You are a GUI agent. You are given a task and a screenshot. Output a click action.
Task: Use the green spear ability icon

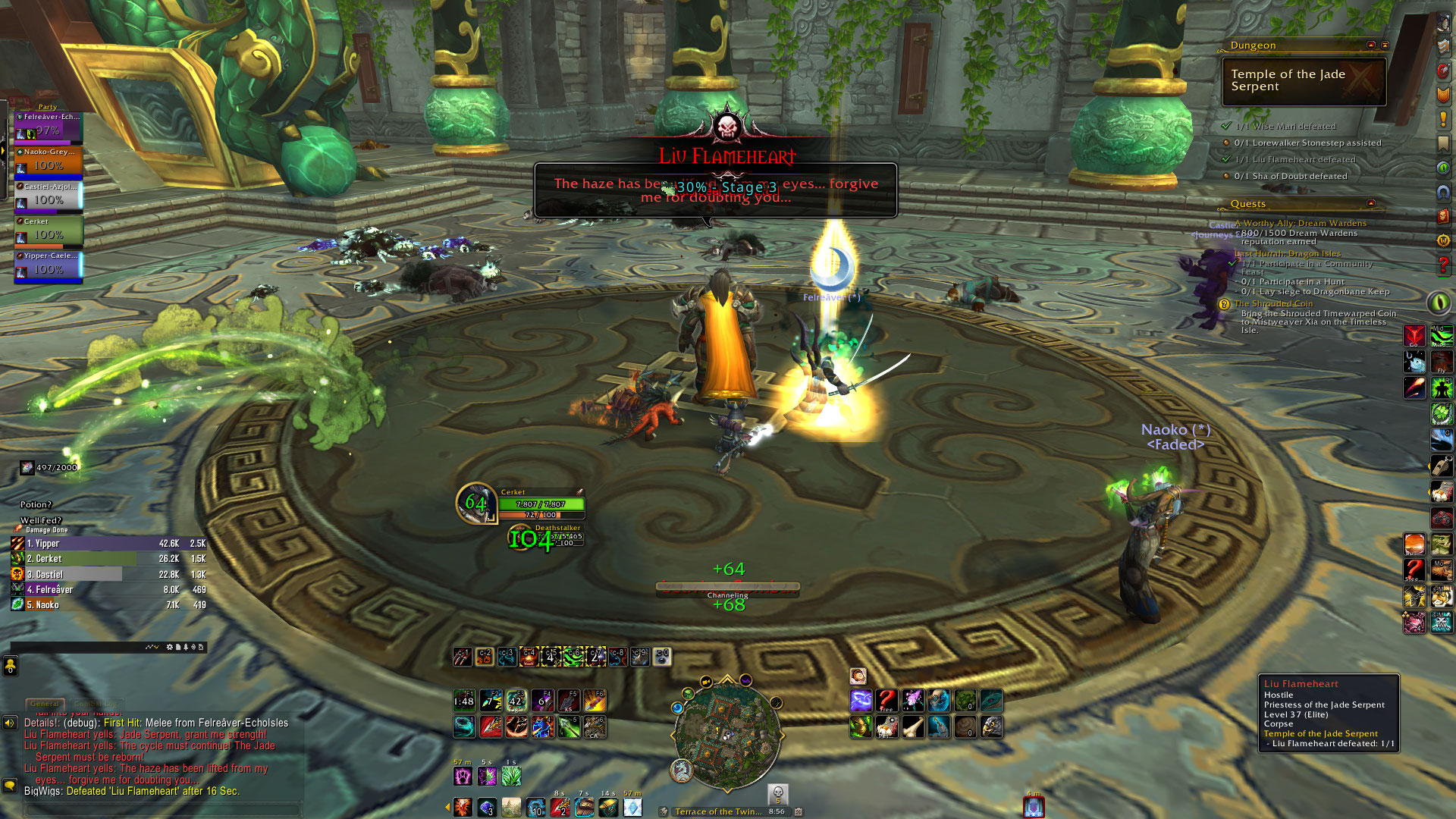(x=569, y=726)
